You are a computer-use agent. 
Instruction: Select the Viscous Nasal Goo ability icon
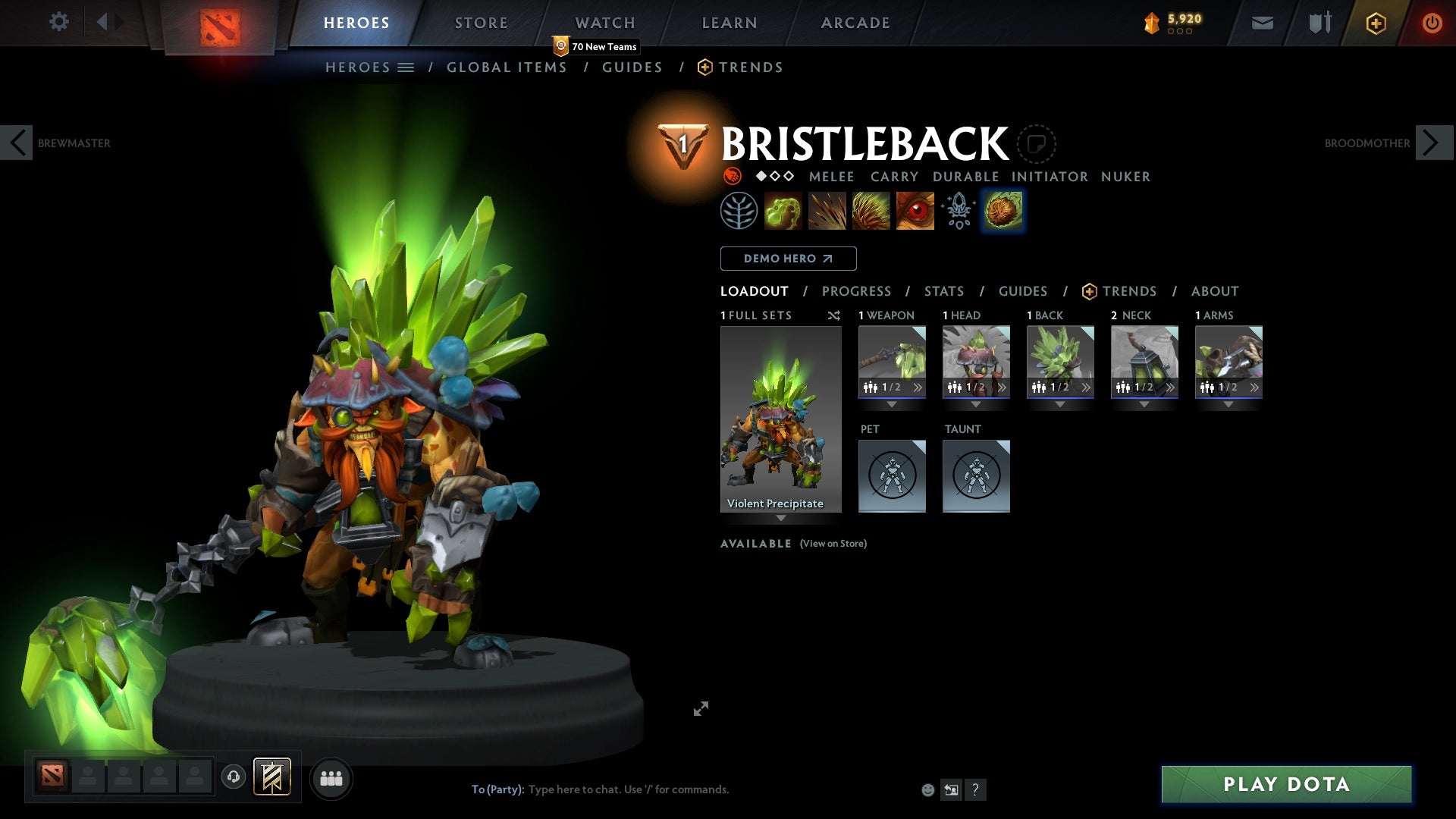point(784,210)
